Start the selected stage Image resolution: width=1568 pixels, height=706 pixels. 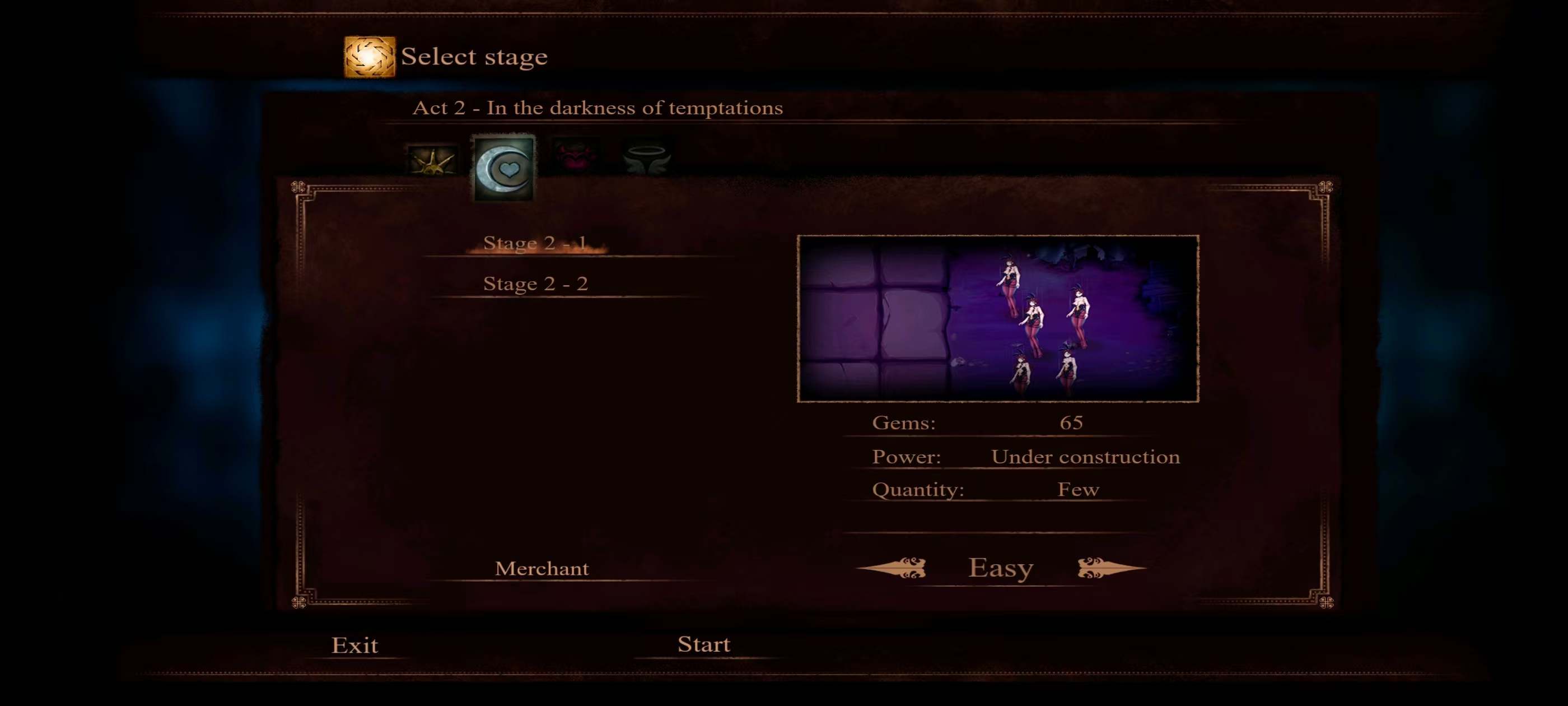tap(704, 644)
